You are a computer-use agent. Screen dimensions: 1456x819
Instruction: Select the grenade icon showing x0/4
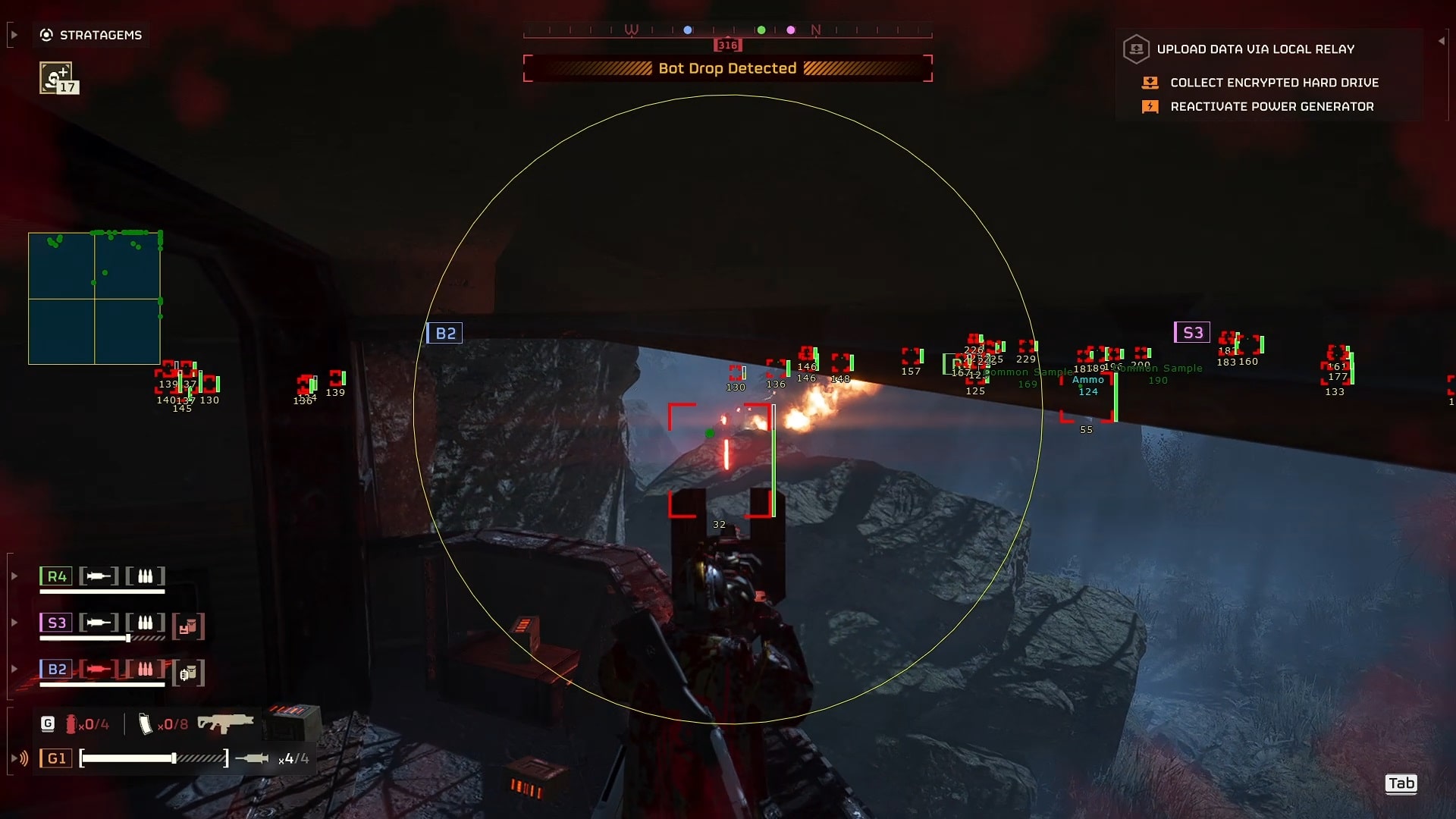(x=72, y=725)
